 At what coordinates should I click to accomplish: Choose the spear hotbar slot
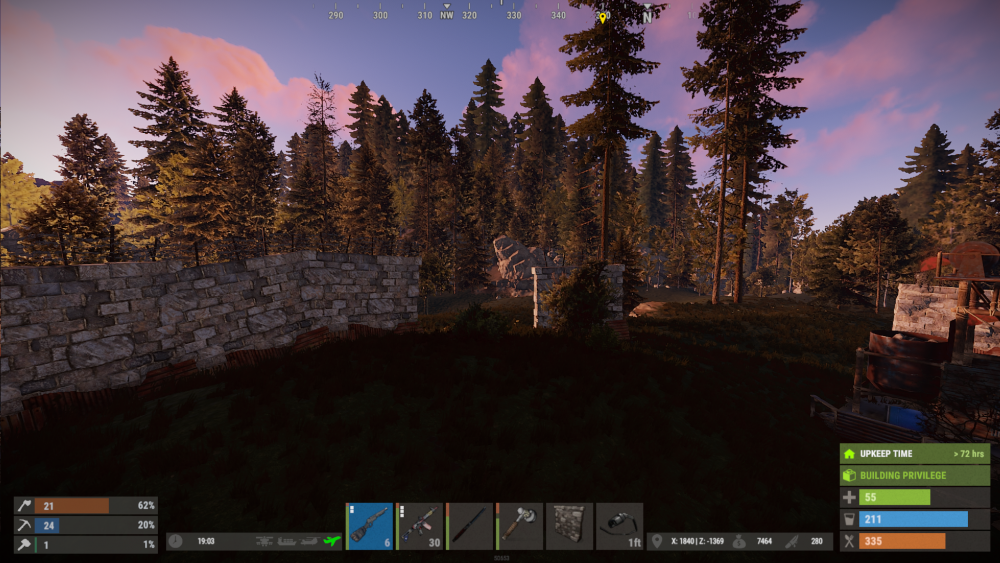point(470,526)
